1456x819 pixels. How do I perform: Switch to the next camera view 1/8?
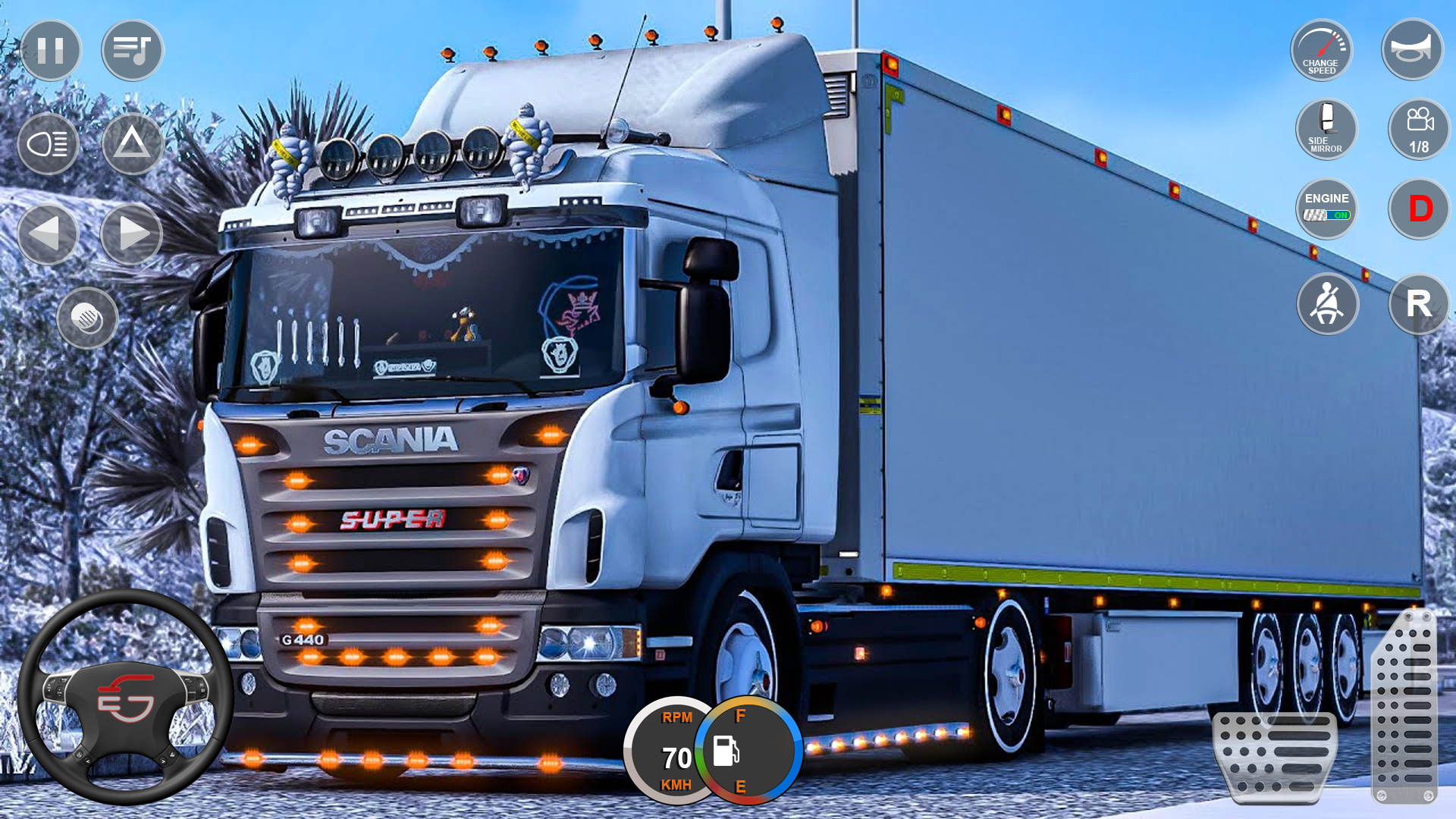[x=1418, y=129]
